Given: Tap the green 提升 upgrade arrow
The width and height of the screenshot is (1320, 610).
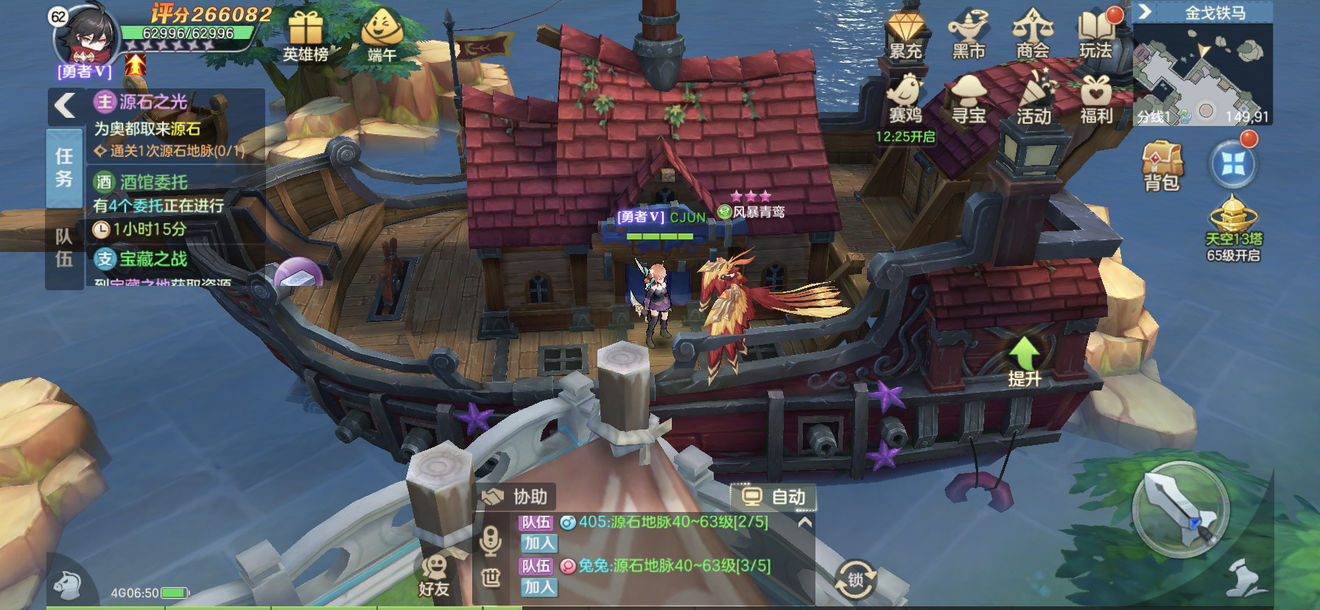Looking at the screenshot, I should [1025, 360].
